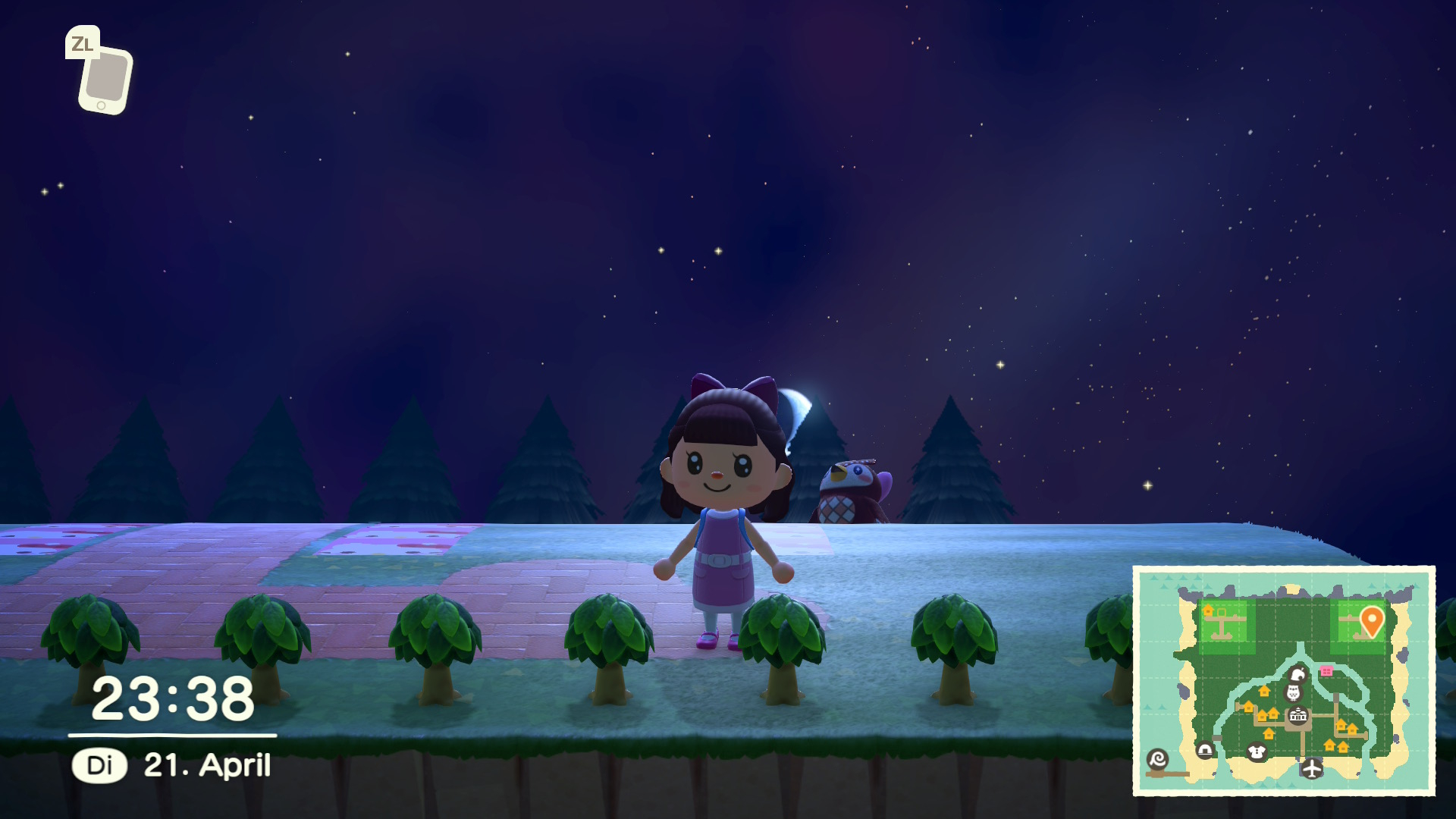This screenshot has width=1456, height=819.
Task: Click the orange location pin on minimap
Action: pyautogui.click(x=1371, y=620)
